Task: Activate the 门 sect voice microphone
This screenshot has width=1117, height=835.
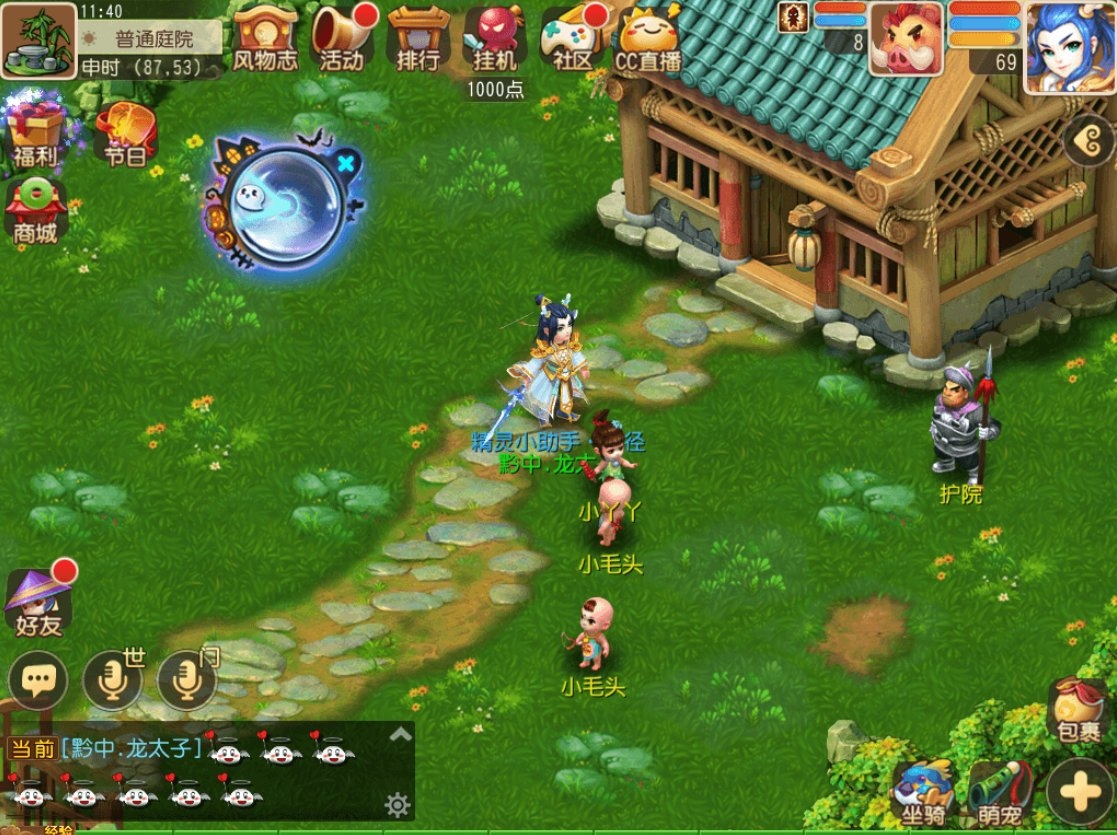Action: coord(187,682)
